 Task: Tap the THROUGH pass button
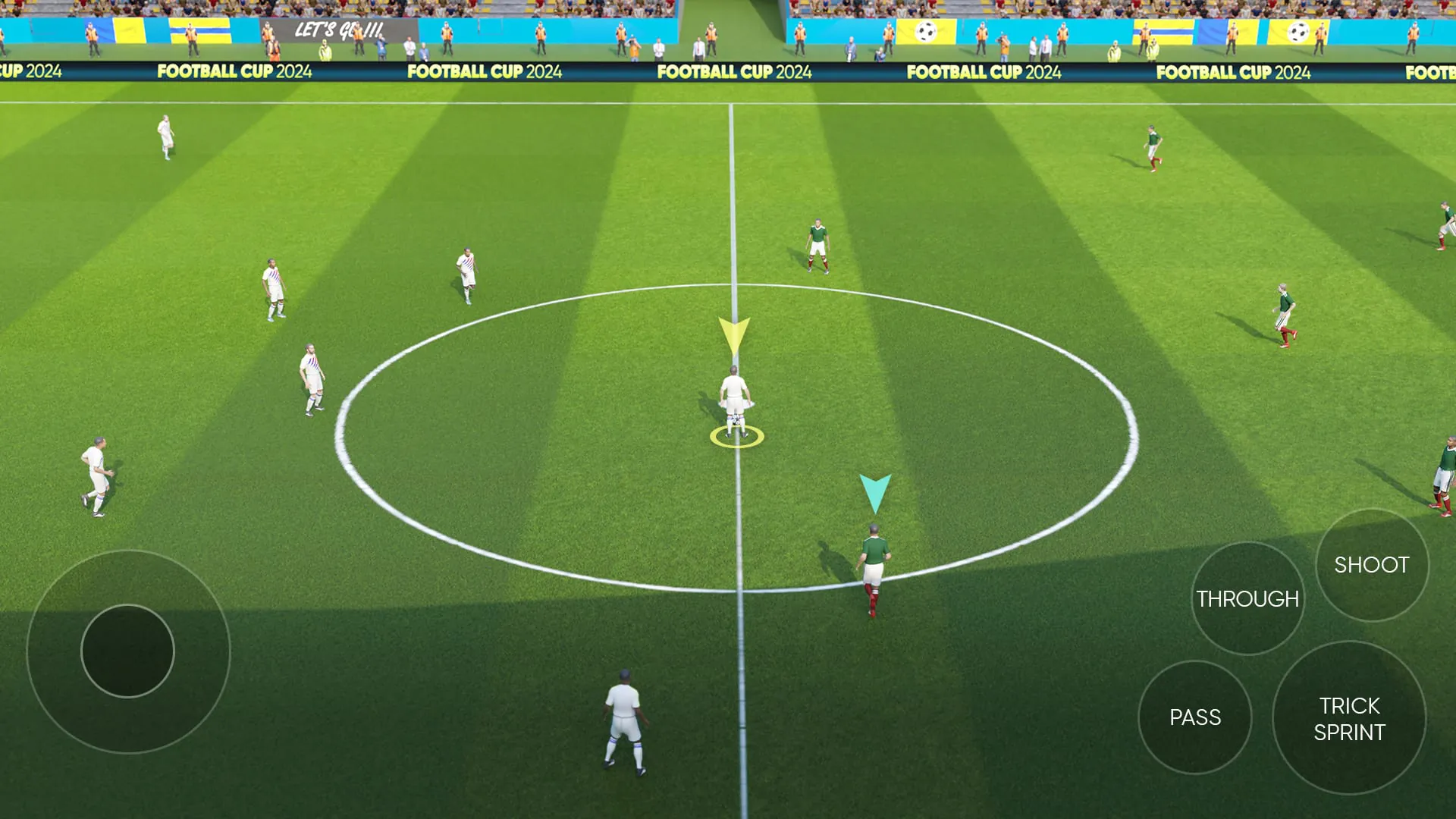tap(1247, 598)
